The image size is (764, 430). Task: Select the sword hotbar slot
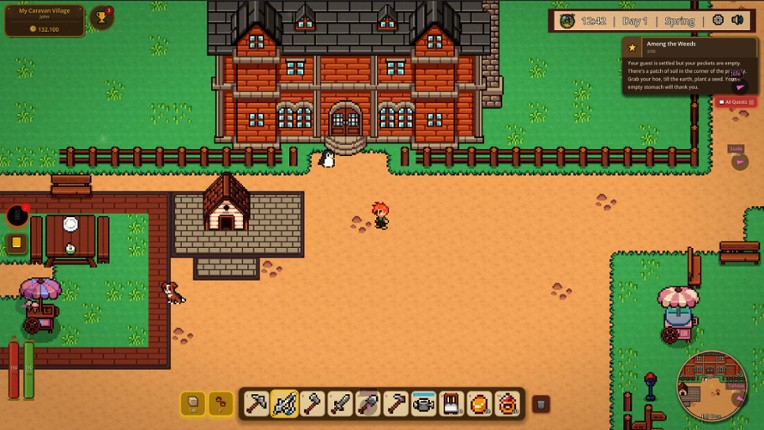coord(341,404)
